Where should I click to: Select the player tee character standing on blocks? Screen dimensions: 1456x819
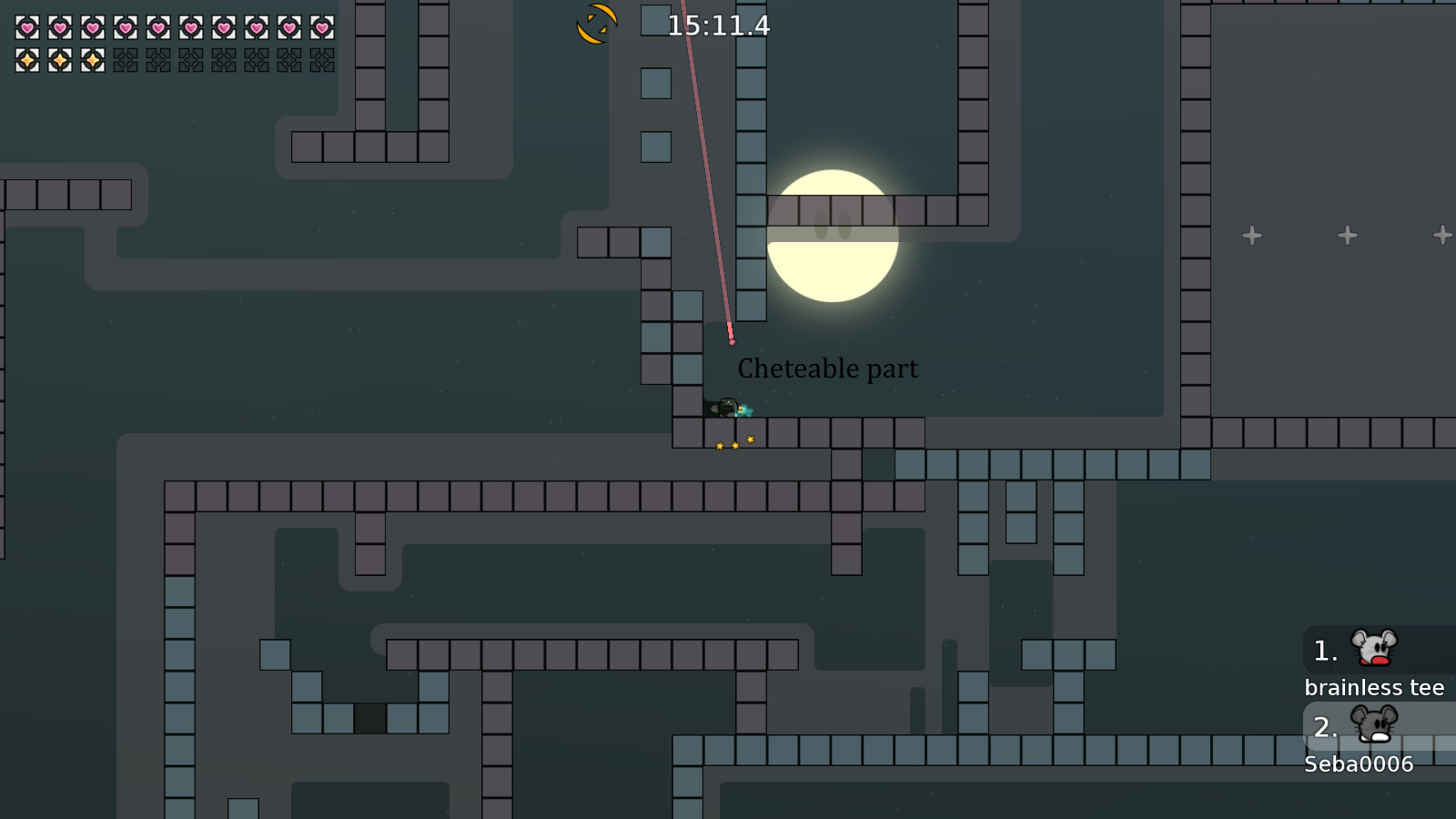(x=726, y=409)
